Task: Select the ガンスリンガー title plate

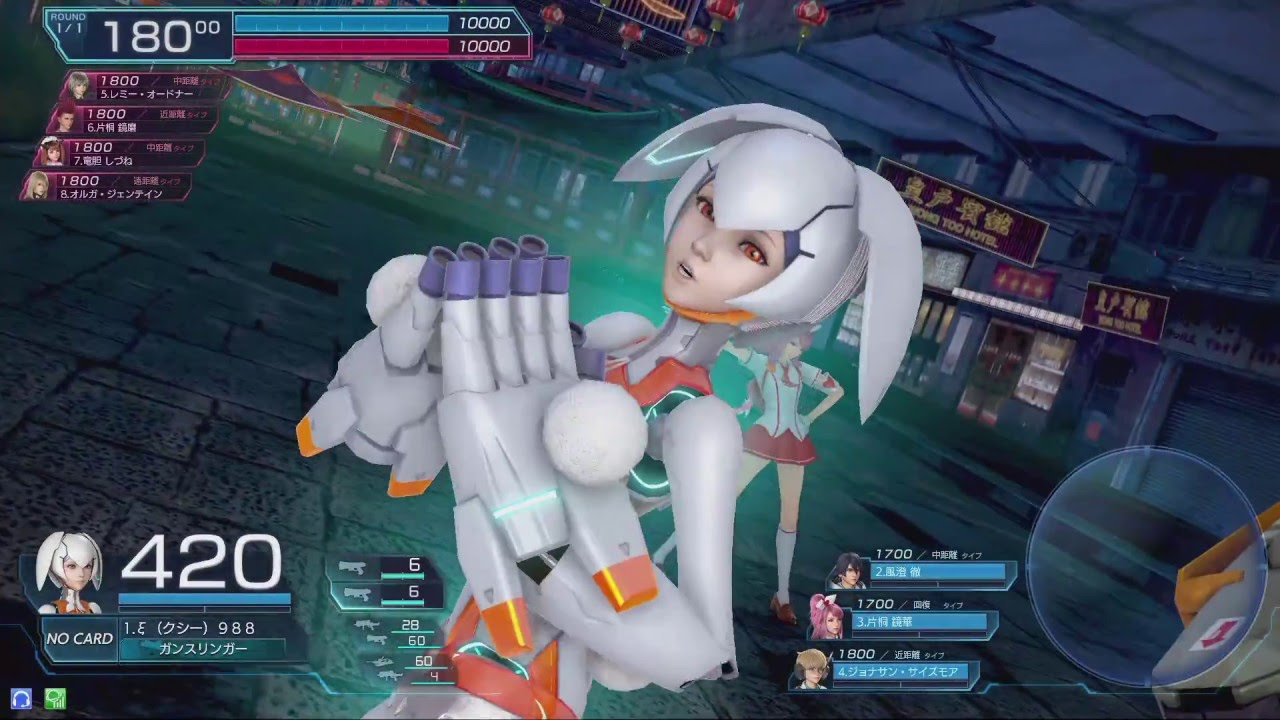Action: pyautogui.click(x=198, y=649)
